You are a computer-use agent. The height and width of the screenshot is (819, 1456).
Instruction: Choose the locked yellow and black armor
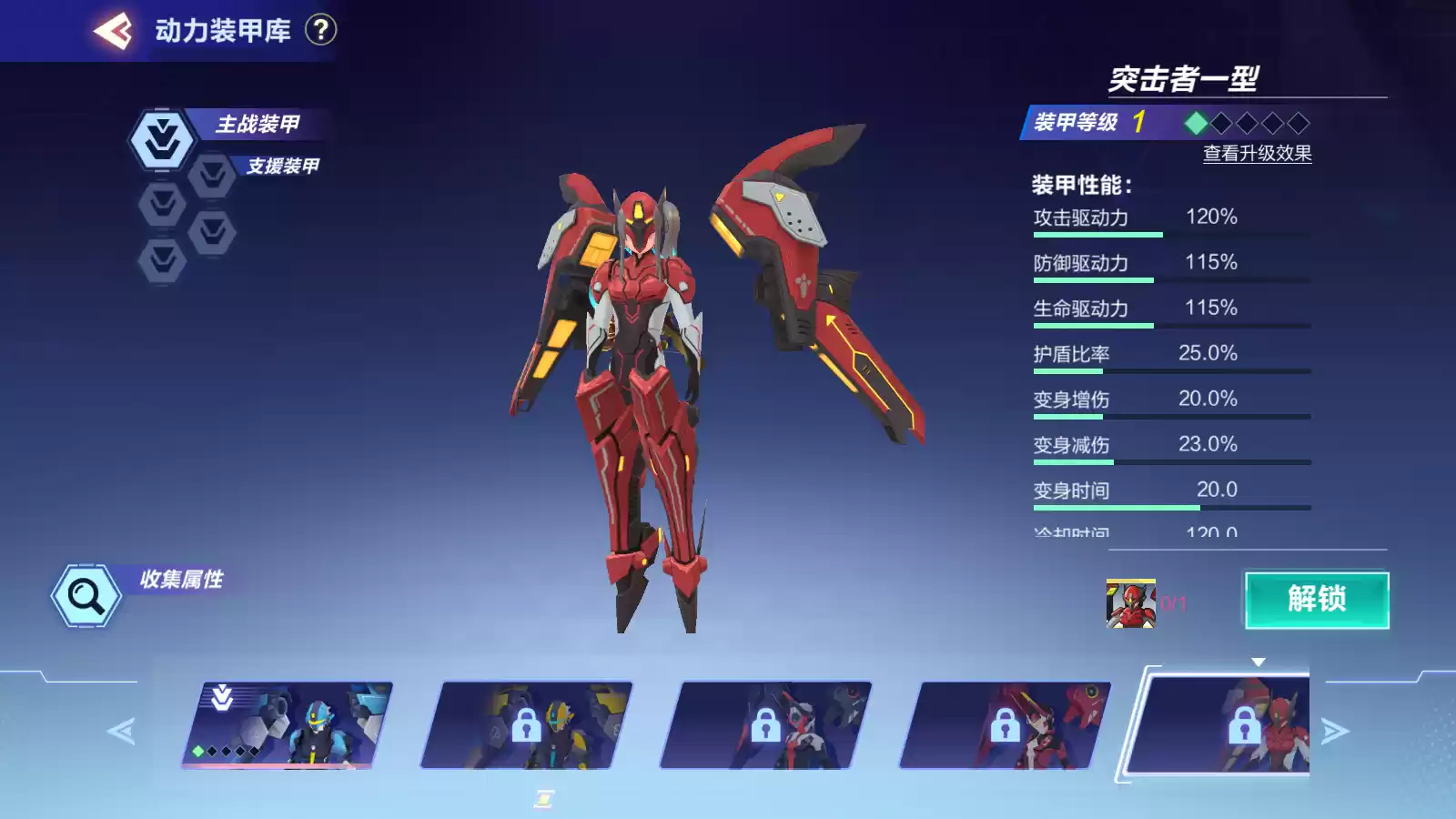point(527,725)
